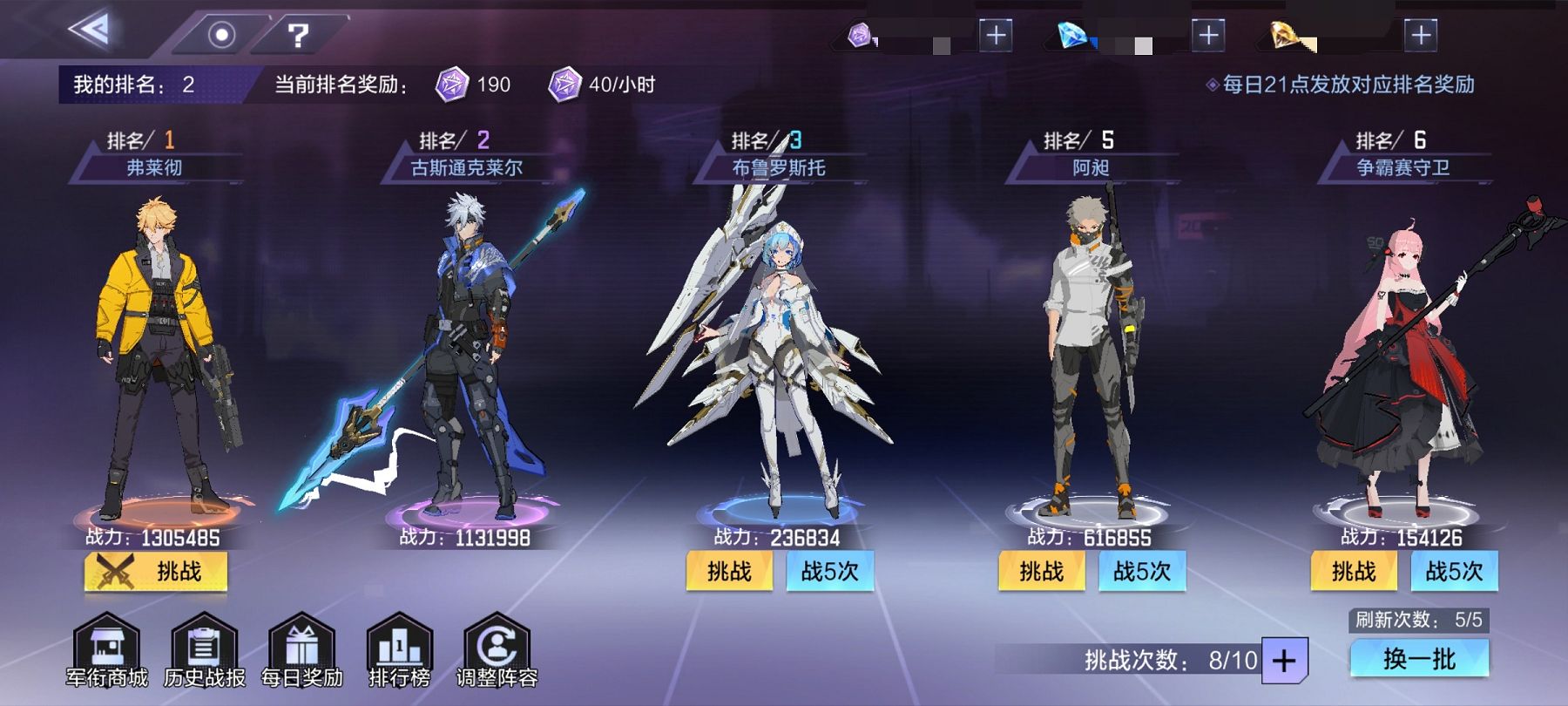Challenge rank 1 player 弗莱彻
Image resolution: width=1568 pixels, height=706 pixels.
[x=156, y=572]
